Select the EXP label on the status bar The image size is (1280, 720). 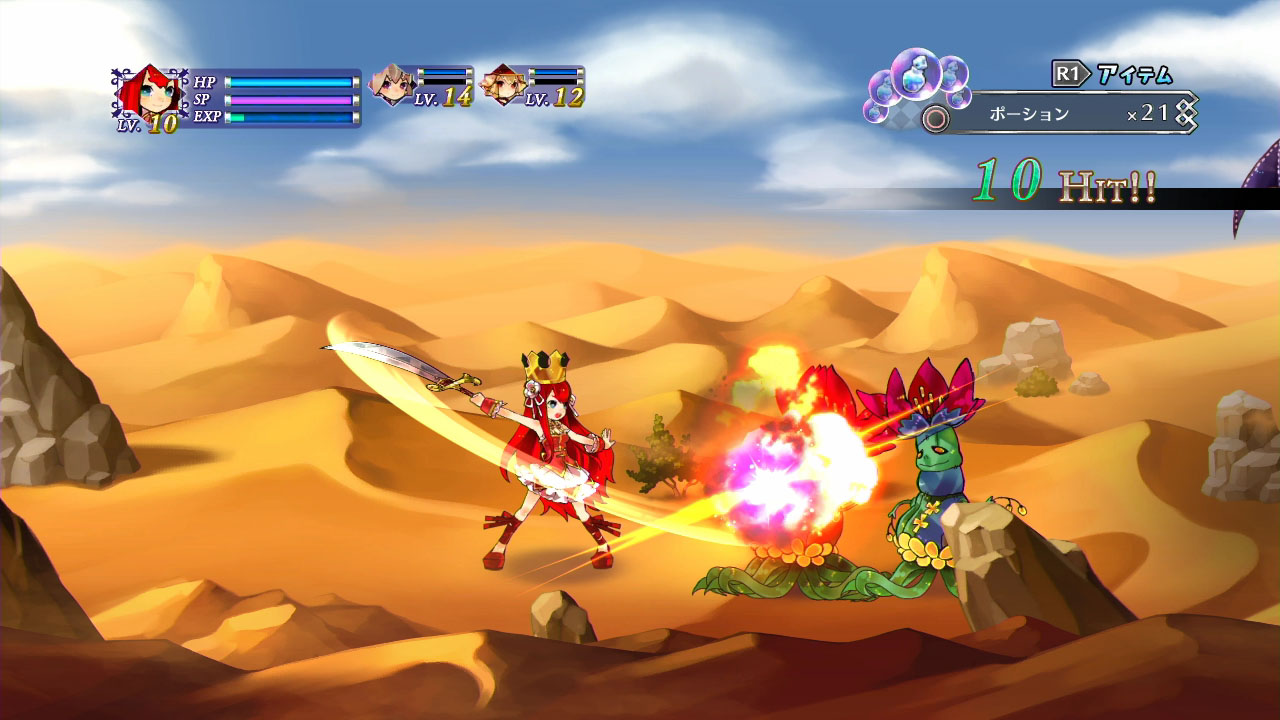(x=207, y=115)
